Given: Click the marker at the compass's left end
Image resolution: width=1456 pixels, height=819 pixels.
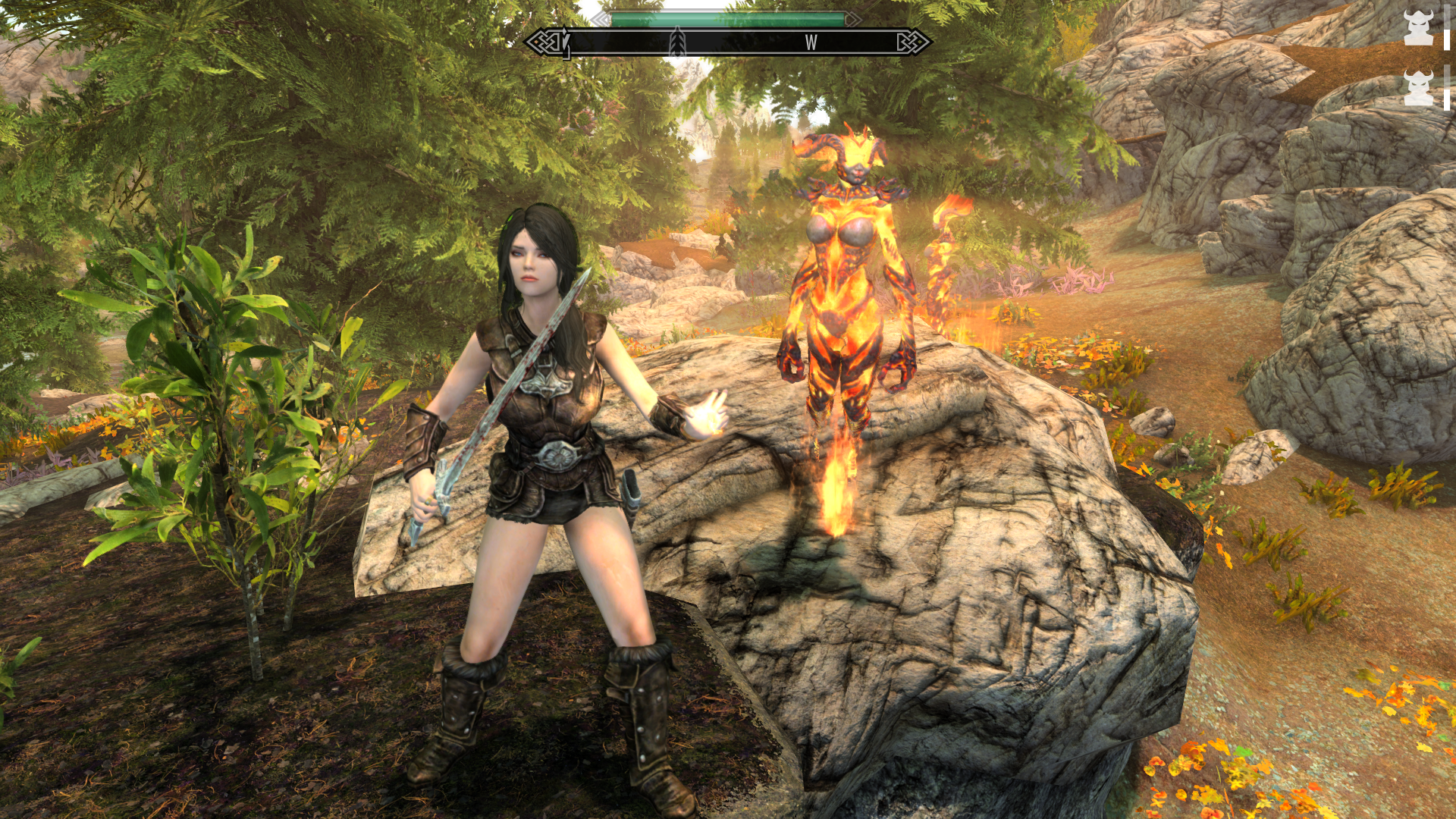Looking at the screenshot, I should [565, 42].
